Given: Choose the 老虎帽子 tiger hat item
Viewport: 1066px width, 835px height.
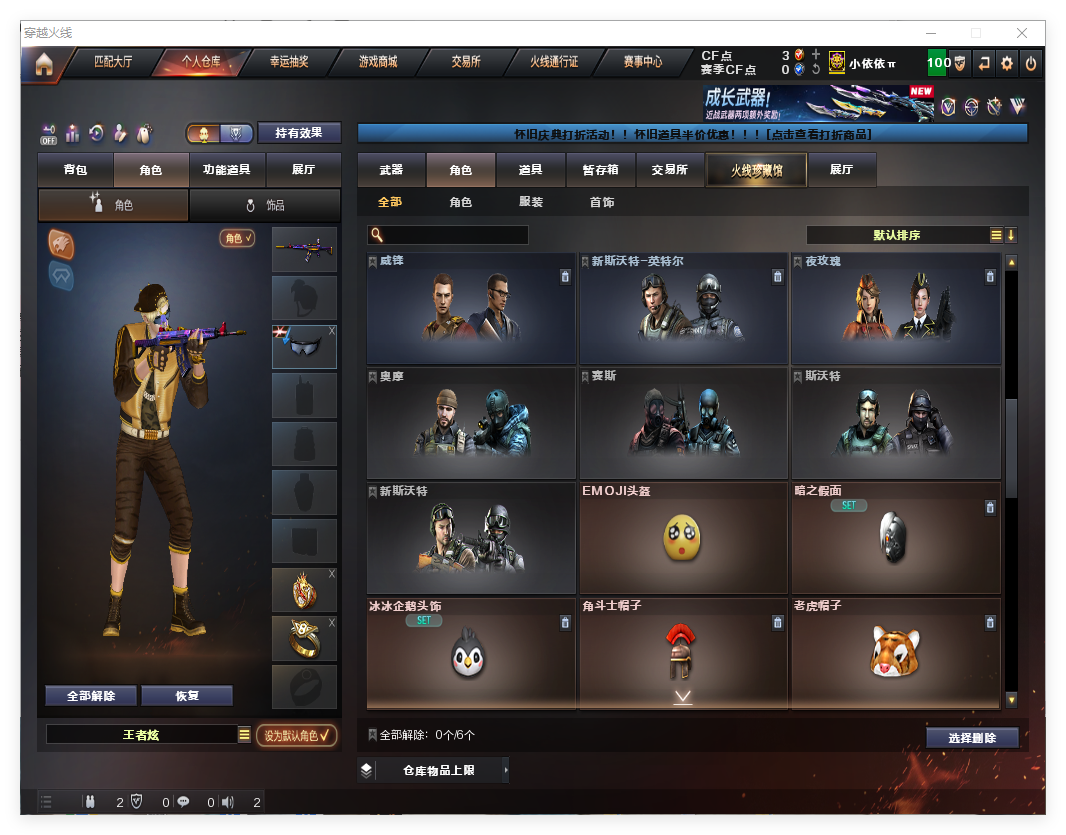Looking at the screenshot, I should [895, 653].
